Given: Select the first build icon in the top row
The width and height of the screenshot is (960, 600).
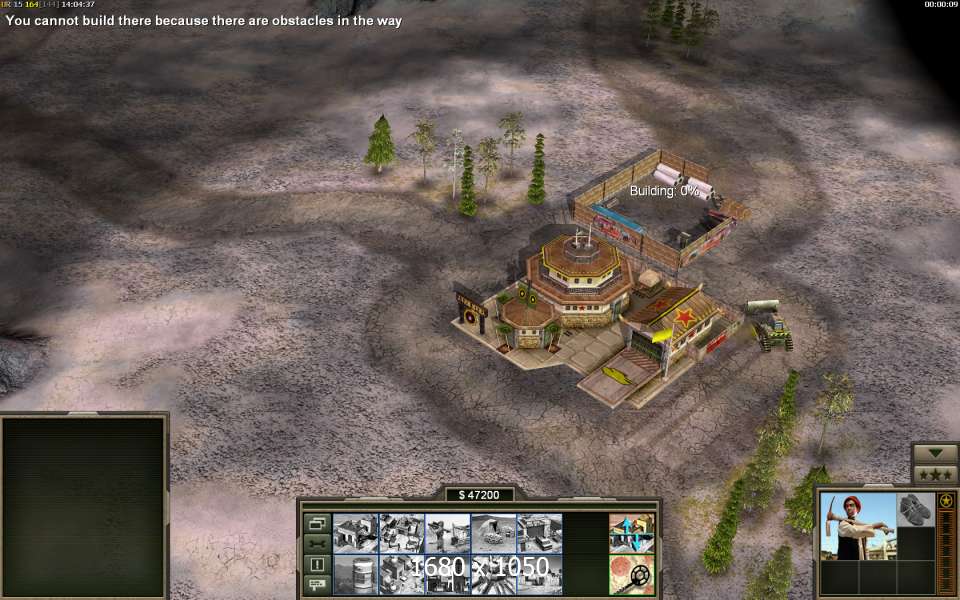Looking at the screenshot, I should tap(355, 533).
